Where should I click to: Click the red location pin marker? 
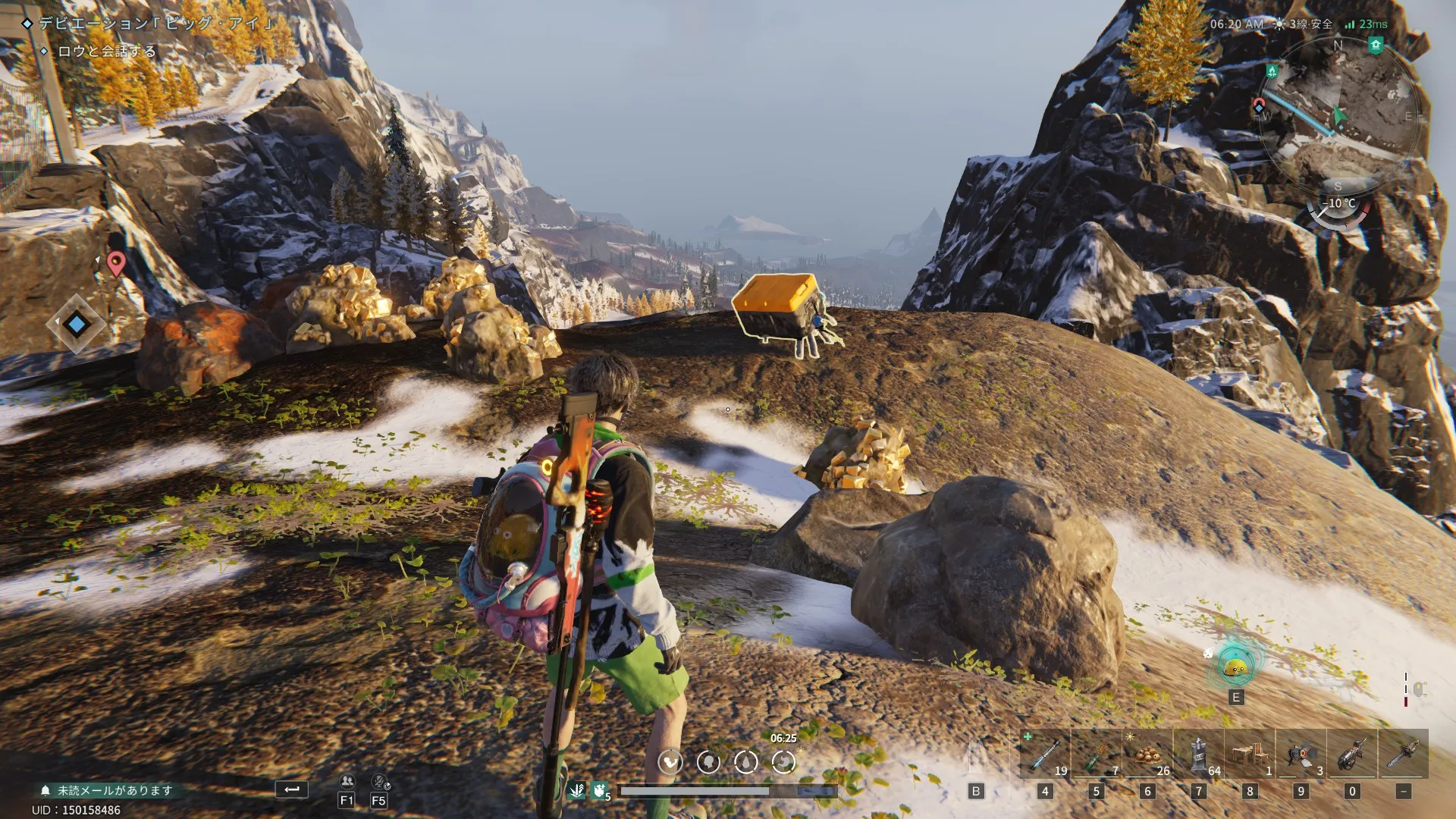point(115,263)
